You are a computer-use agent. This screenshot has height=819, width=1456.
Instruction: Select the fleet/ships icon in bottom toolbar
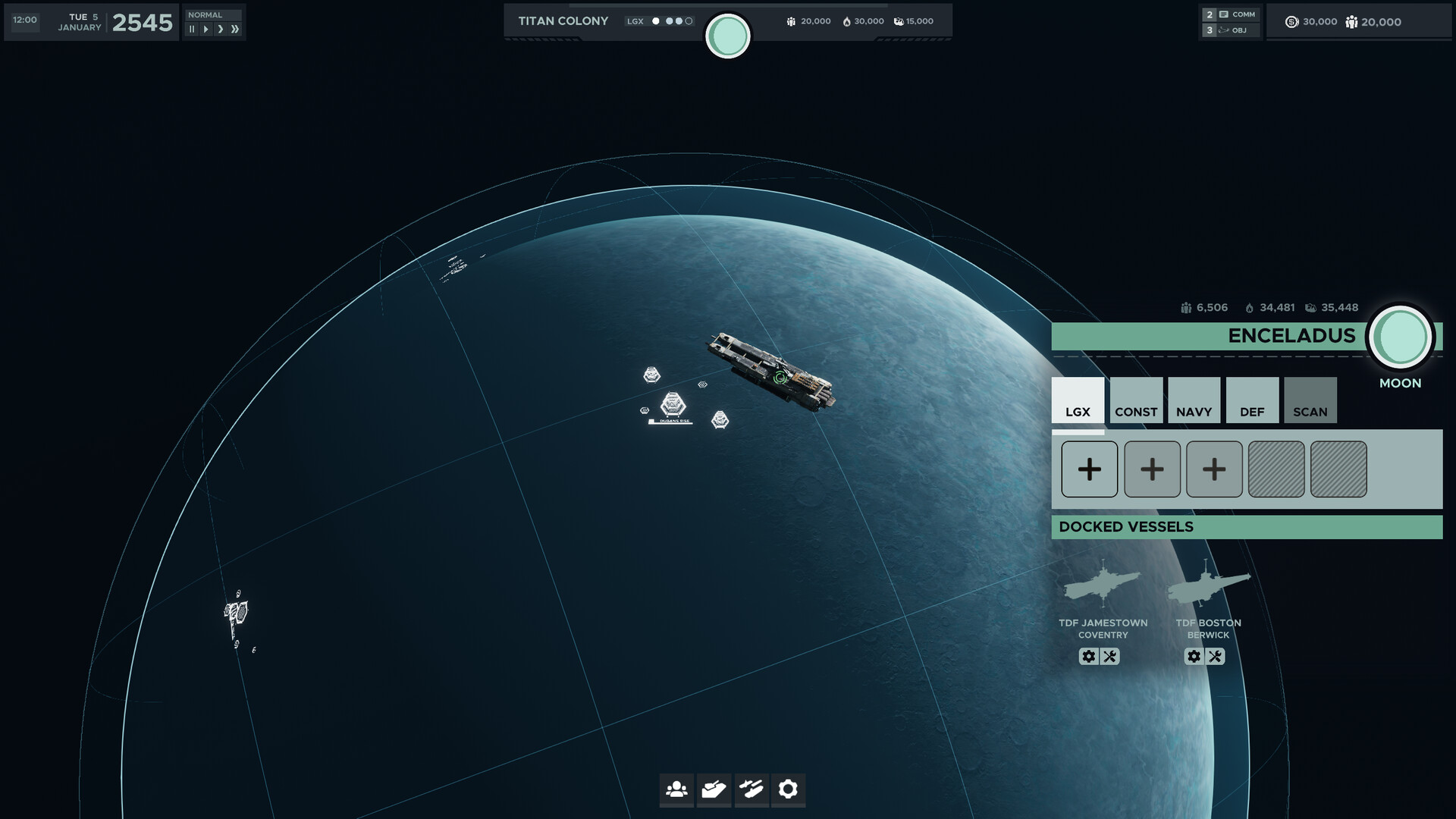click(x=752, y=790)
